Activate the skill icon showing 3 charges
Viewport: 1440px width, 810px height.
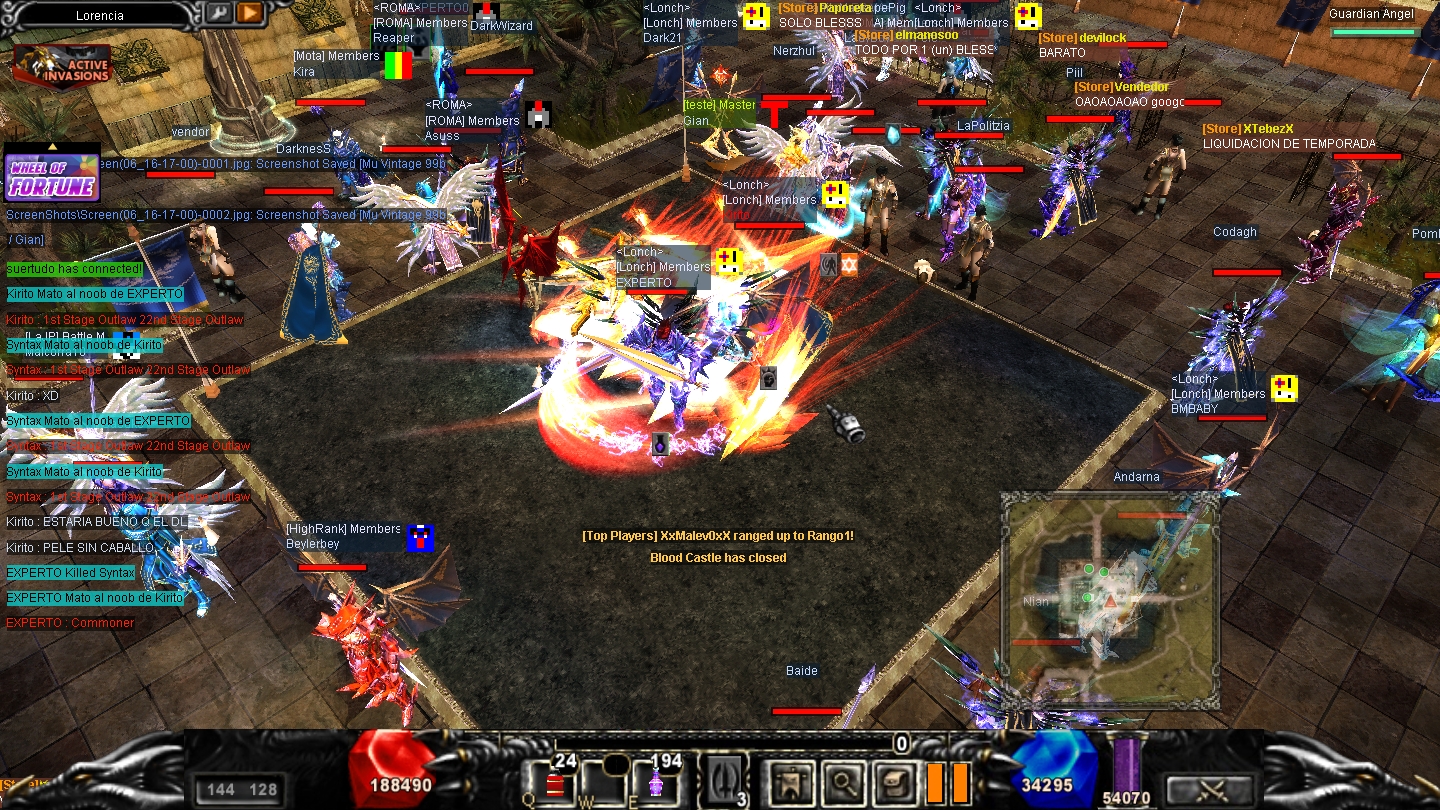click(x=723, y=780)
